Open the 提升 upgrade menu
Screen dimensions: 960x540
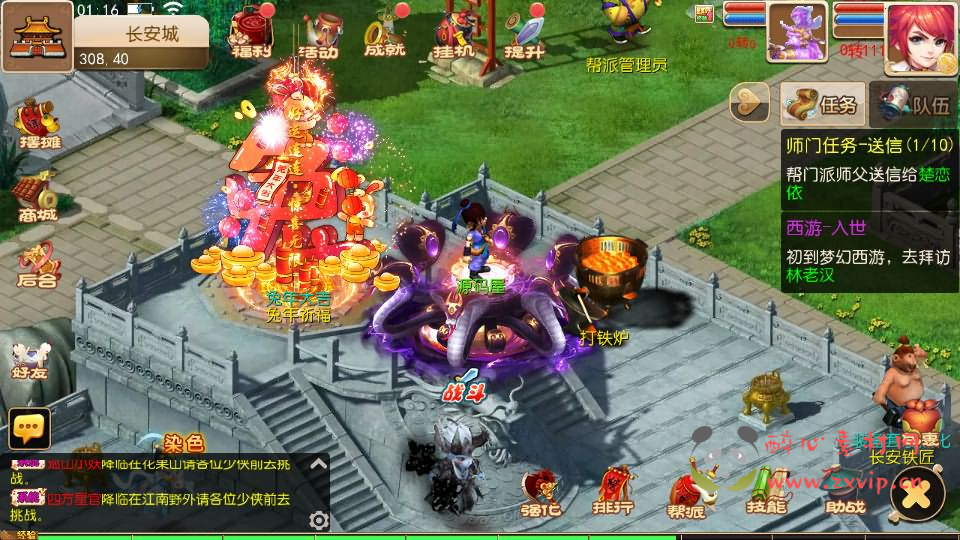[523, 35]
